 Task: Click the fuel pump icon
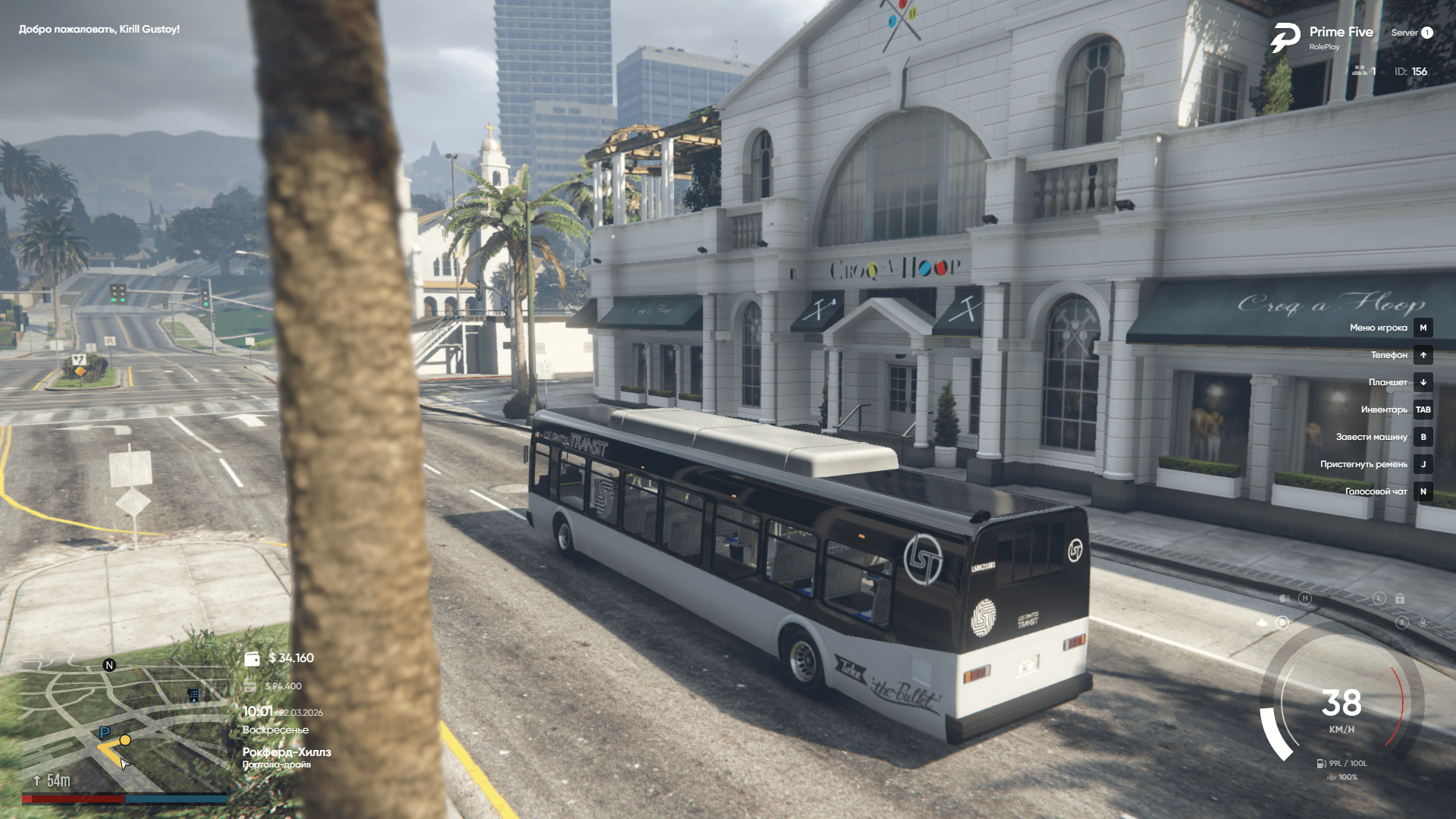tap(1321, 764)
